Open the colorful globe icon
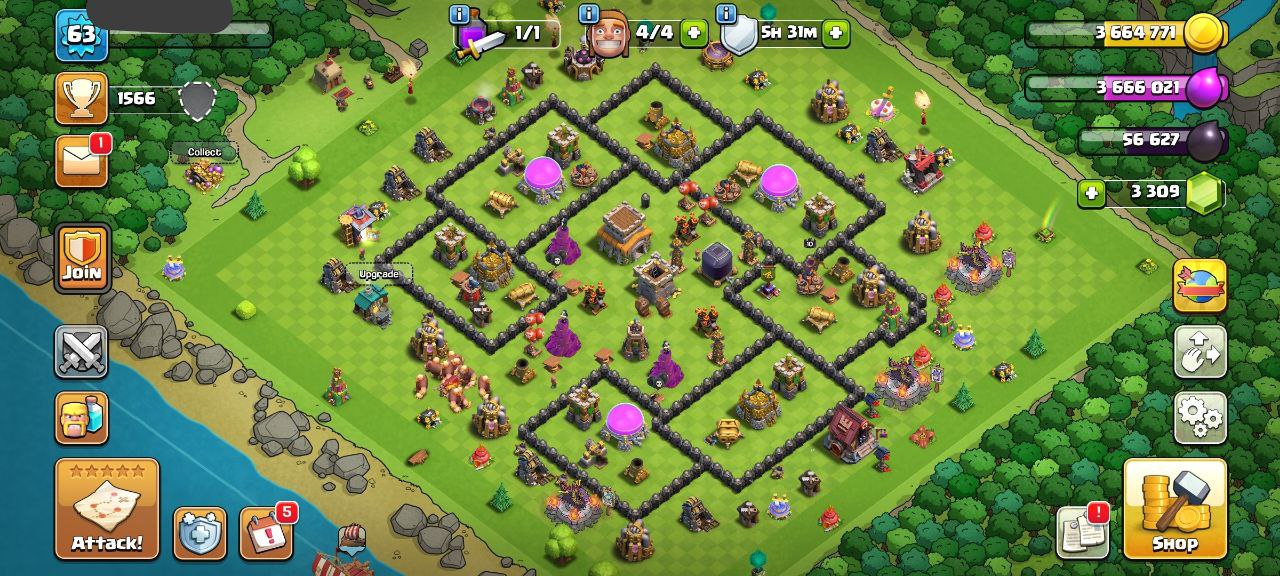The image size is (1280, 576). point(1200,287)
